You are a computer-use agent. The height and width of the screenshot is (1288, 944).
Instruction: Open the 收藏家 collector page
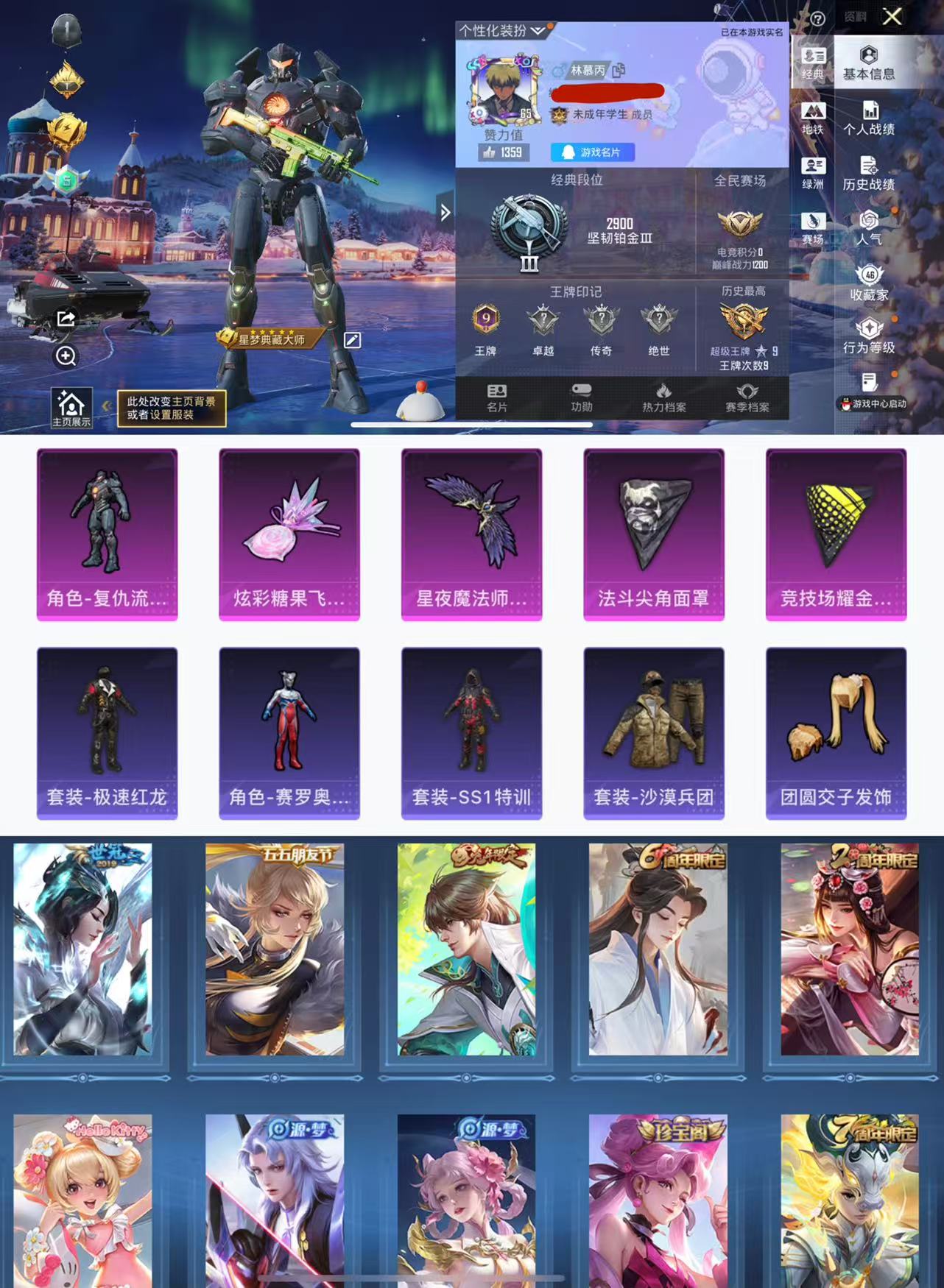click(x=869, y=283)
